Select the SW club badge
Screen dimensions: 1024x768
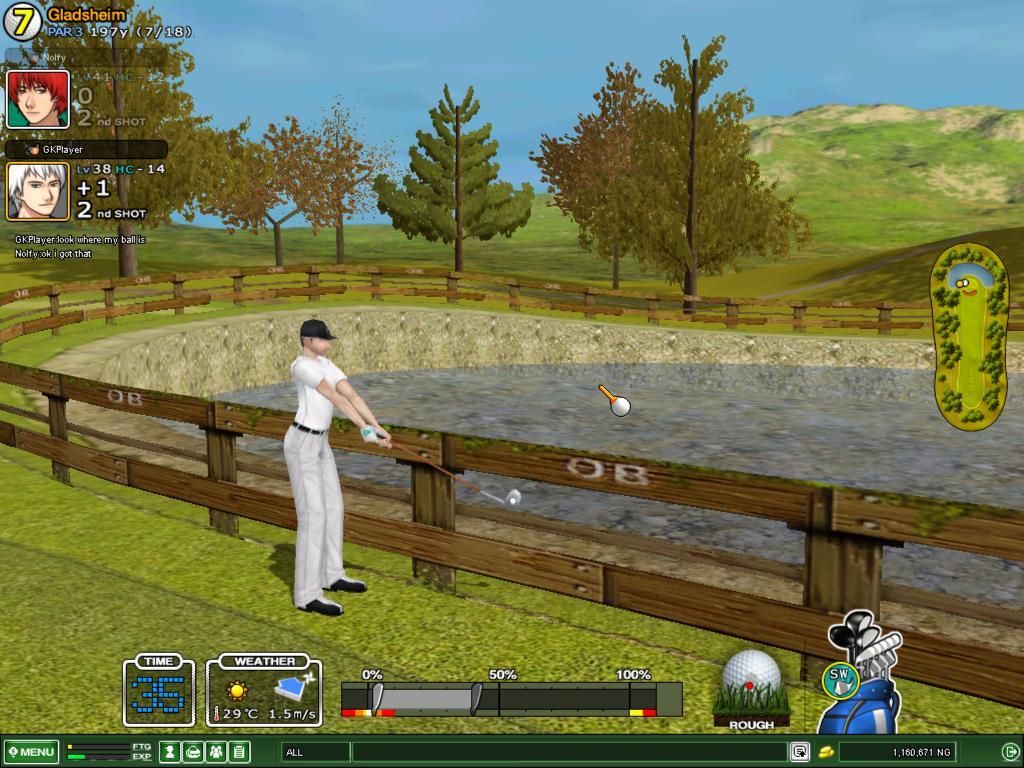click(841, 678)
